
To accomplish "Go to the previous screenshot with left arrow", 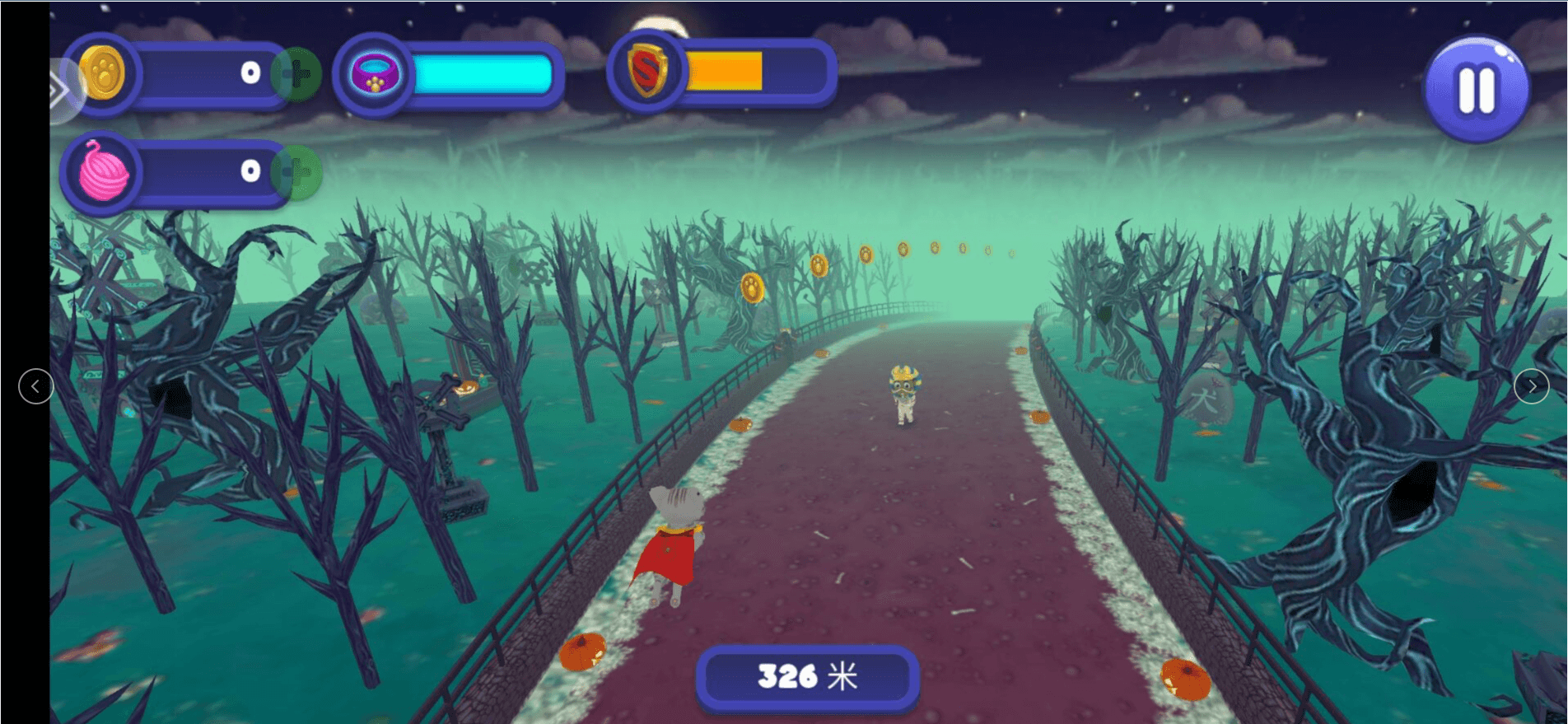I will (x=35, y=386).
